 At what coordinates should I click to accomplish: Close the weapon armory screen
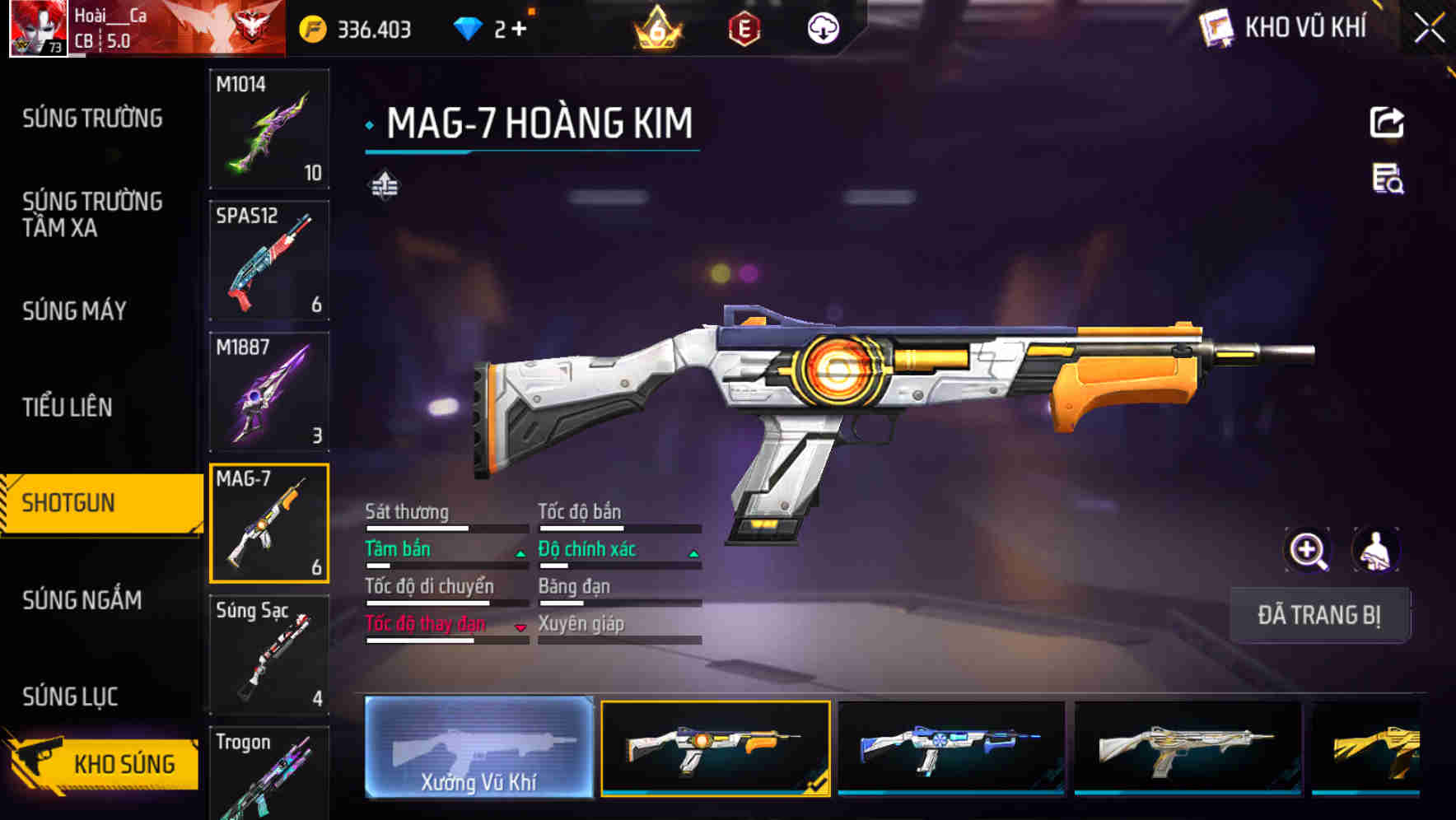[x=1429, y=29]
